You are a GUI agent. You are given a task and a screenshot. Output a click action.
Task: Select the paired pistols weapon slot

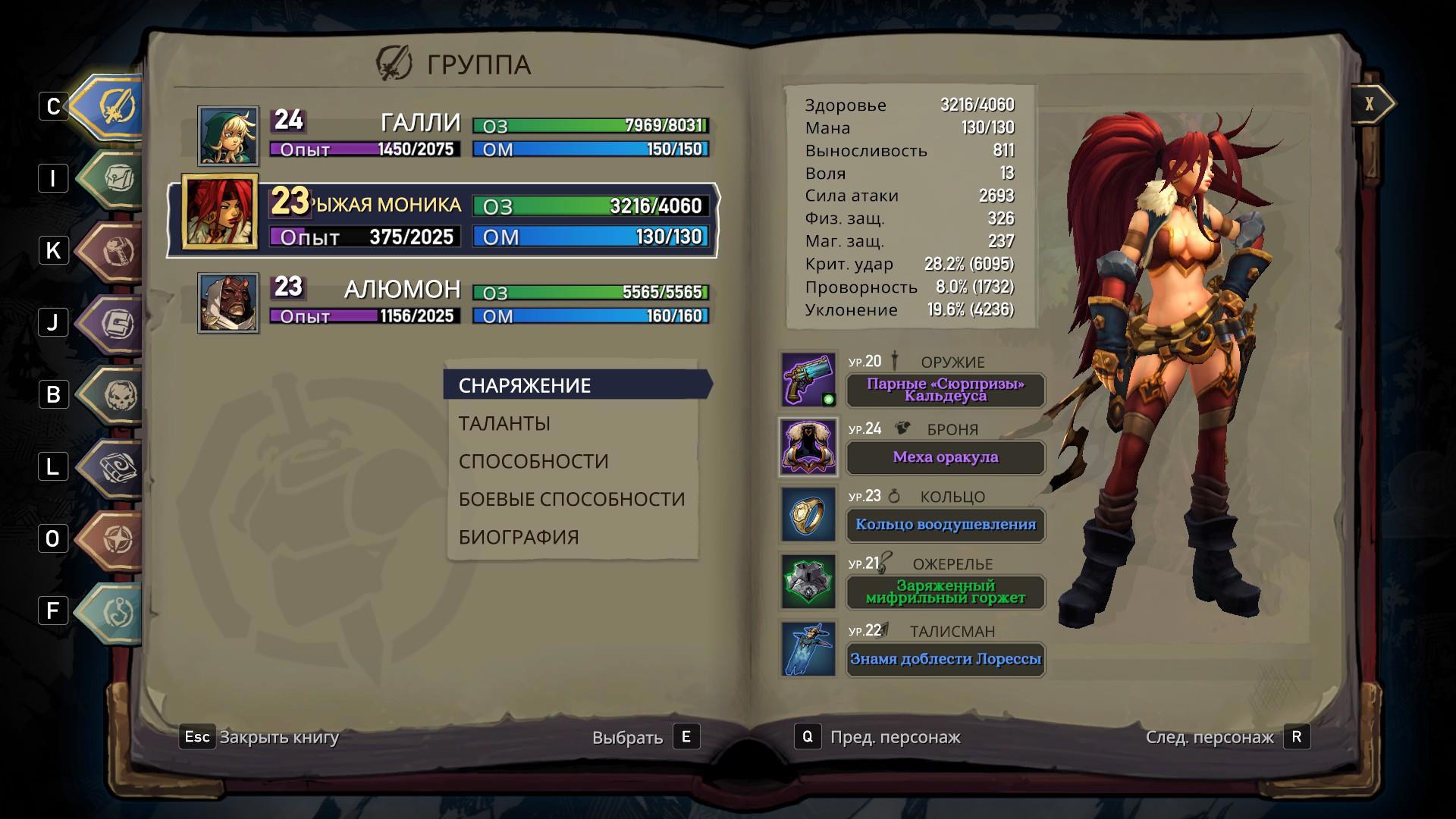click(x=945, y=390)
